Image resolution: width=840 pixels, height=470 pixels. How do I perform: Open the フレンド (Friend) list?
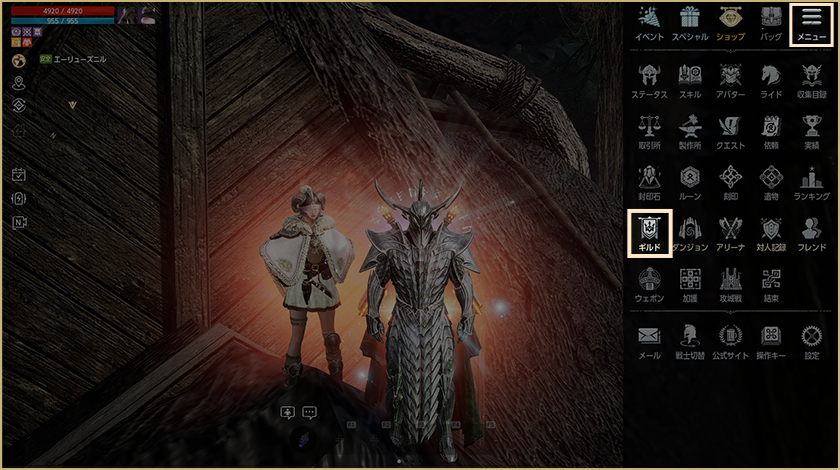[x=811, y=232]
